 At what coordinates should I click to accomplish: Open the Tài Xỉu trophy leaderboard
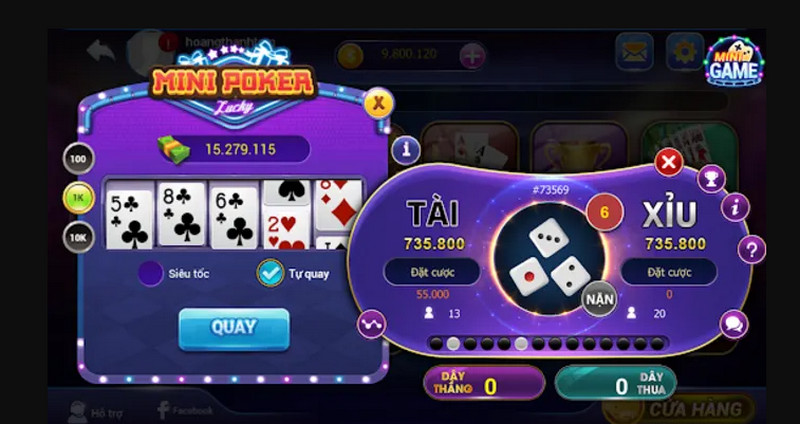(711, 179)
